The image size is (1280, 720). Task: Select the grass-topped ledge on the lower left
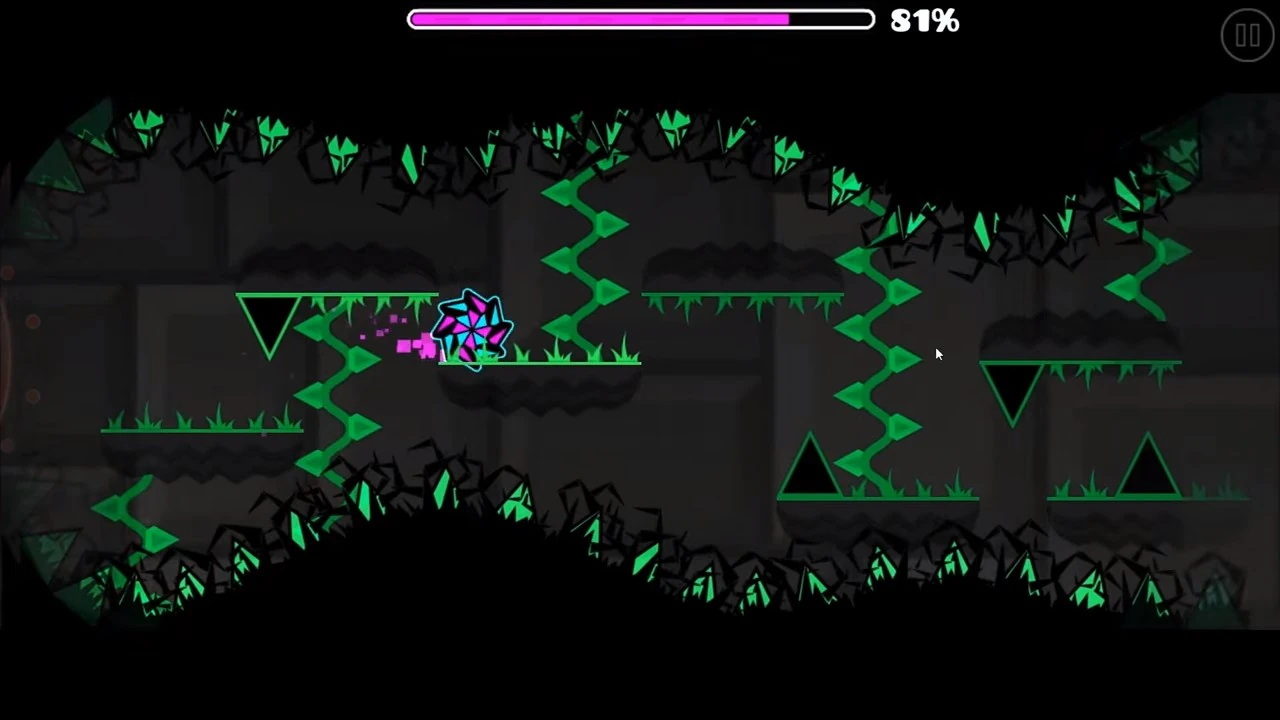(x=200, y=428)
